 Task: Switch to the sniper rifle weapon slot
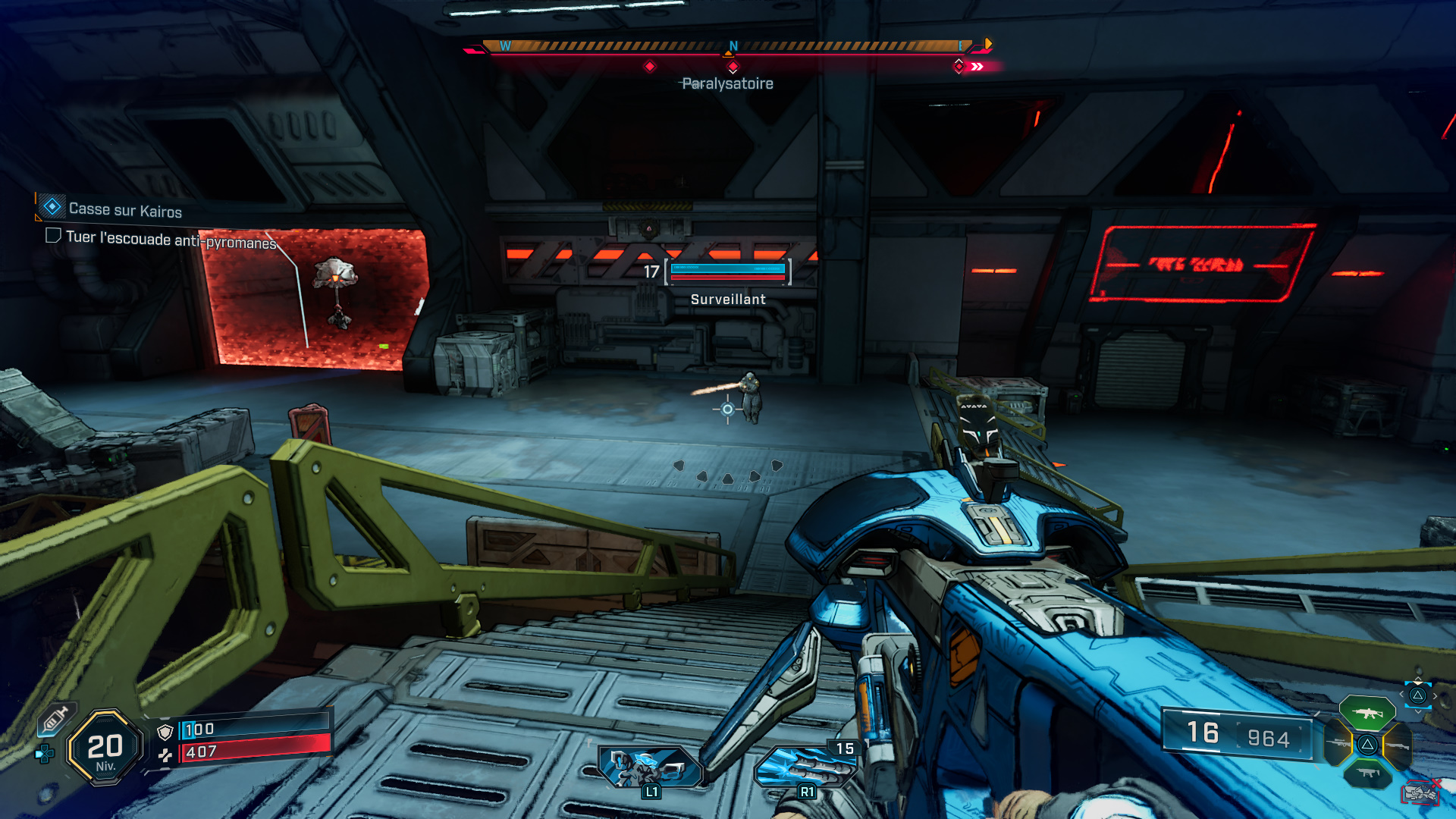pyautogui.click(x=1339, y=745)
